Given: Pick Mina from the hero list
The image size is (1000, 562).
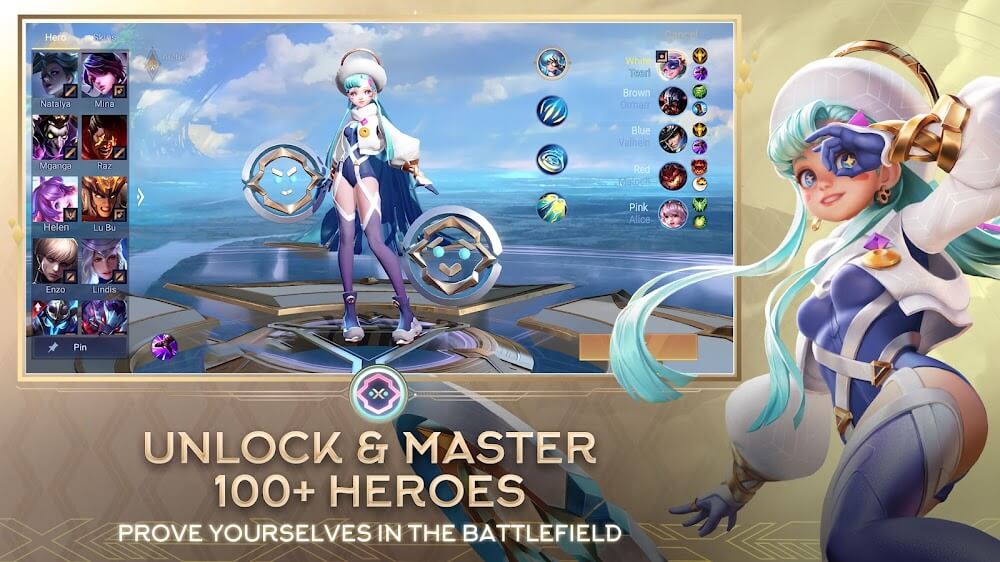Looking at the screenshot, I should coord(103,75).
